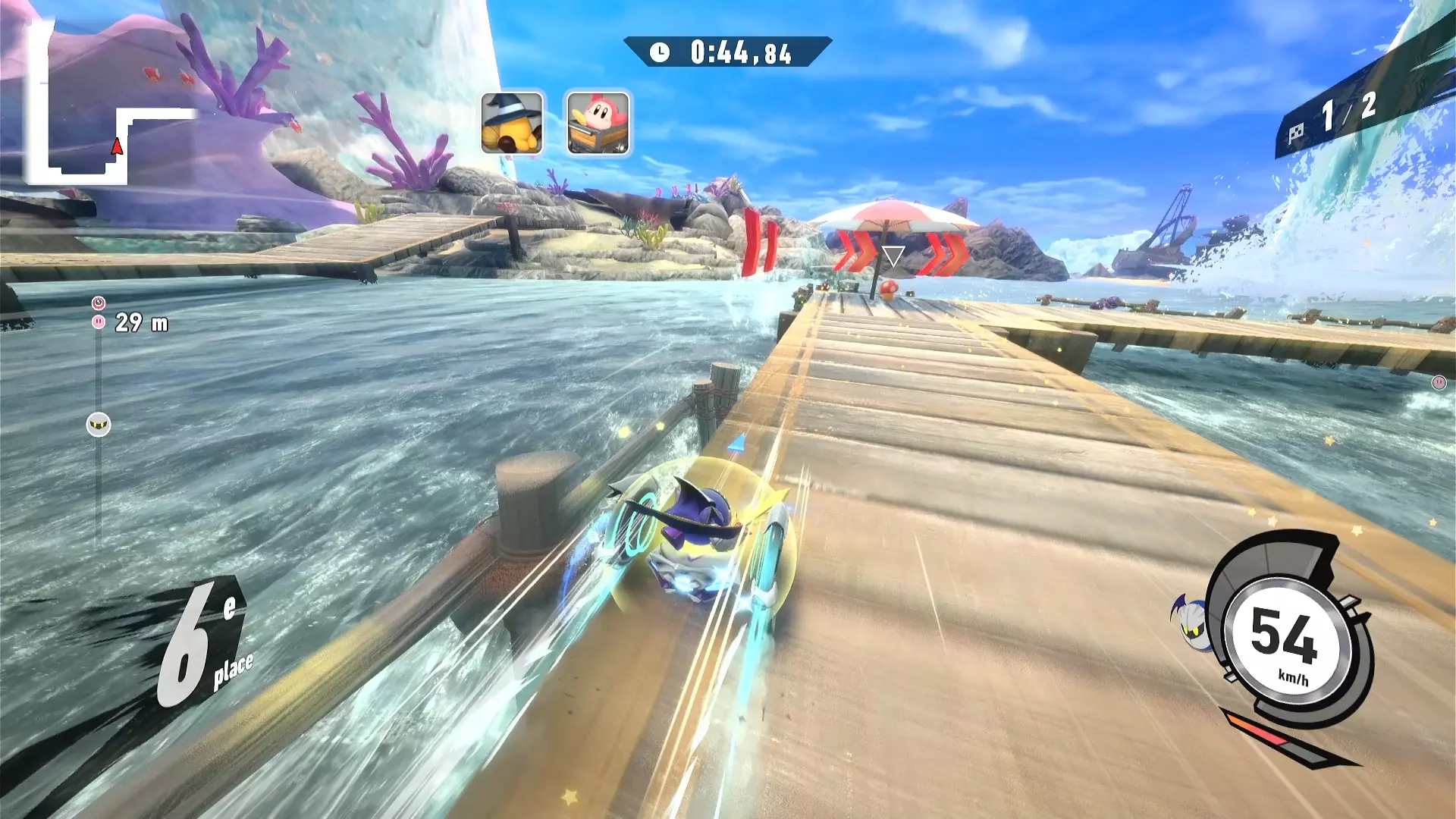Click the Meta Knight portrait beside the speedometer
Screen dimensions: 1456x819
(1191, 620)
